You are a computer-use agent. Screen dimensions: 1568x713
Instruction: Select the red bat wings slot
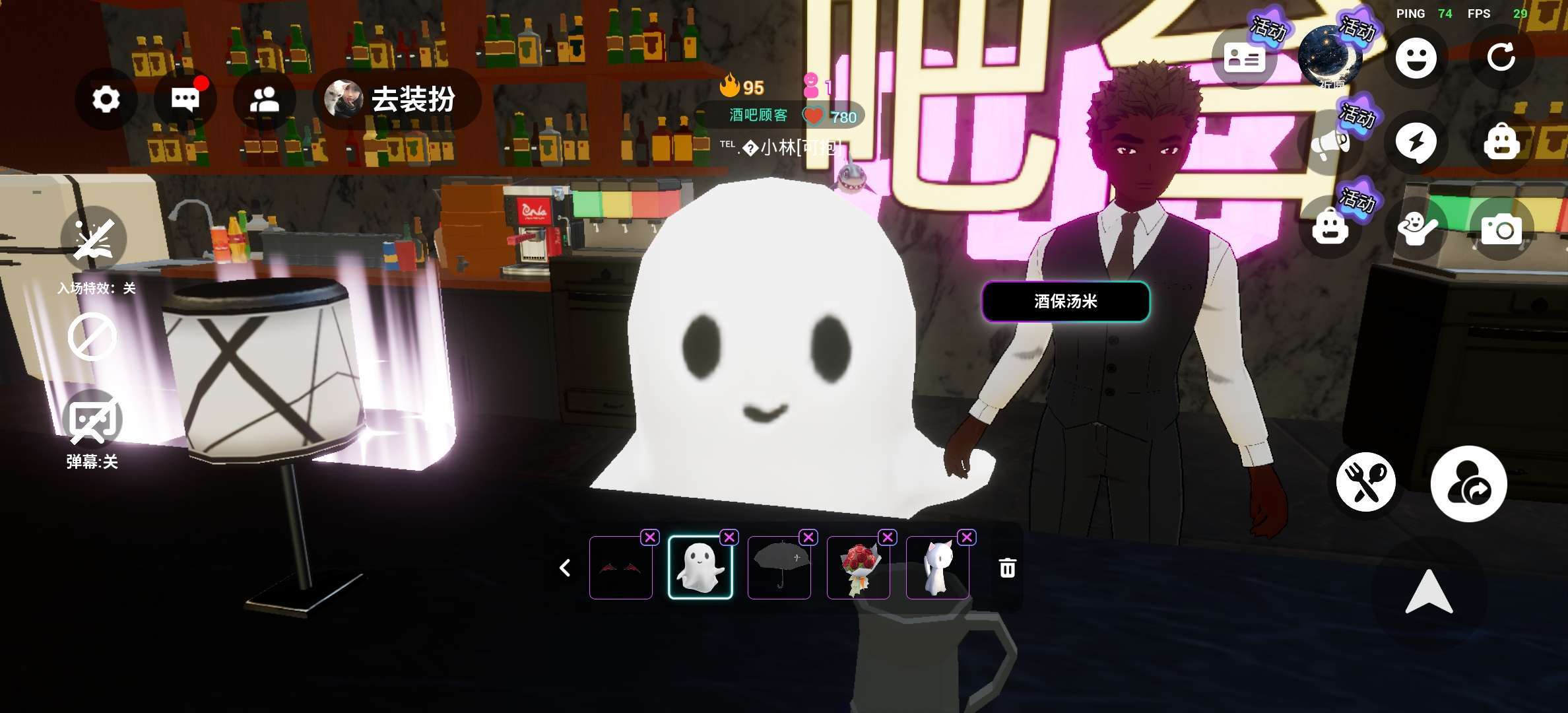(621, 568)
